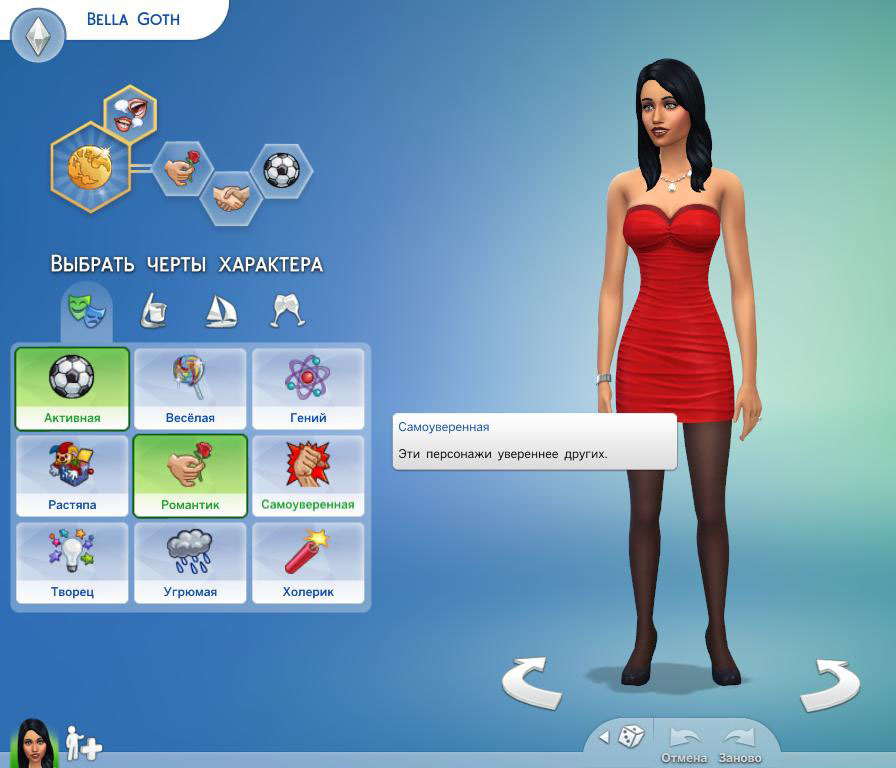Screen dimensions: 896x768
Task: Select the Творец trait tile
Action: pos(72,563)
